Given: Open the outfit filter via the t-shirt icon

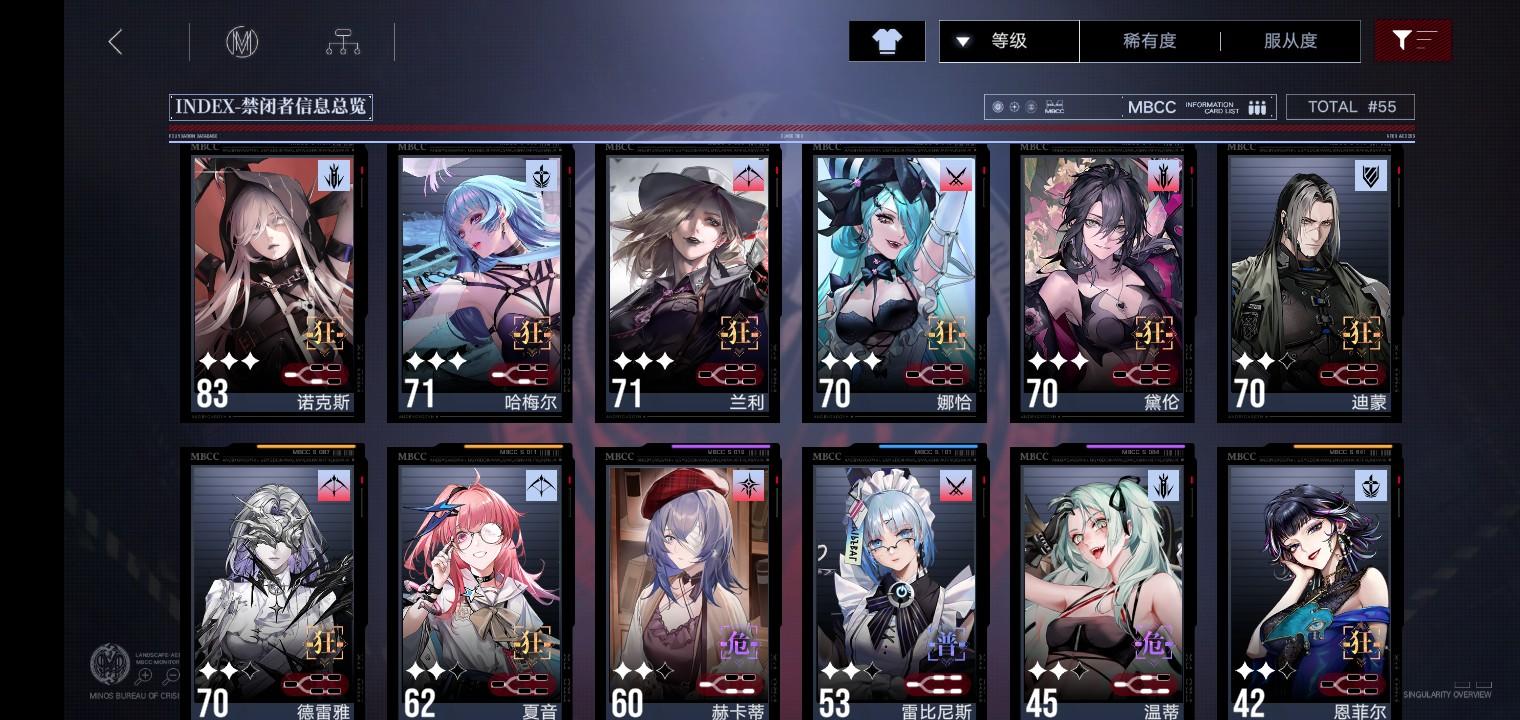Looking at the screenshot, I should coord(886,41).
